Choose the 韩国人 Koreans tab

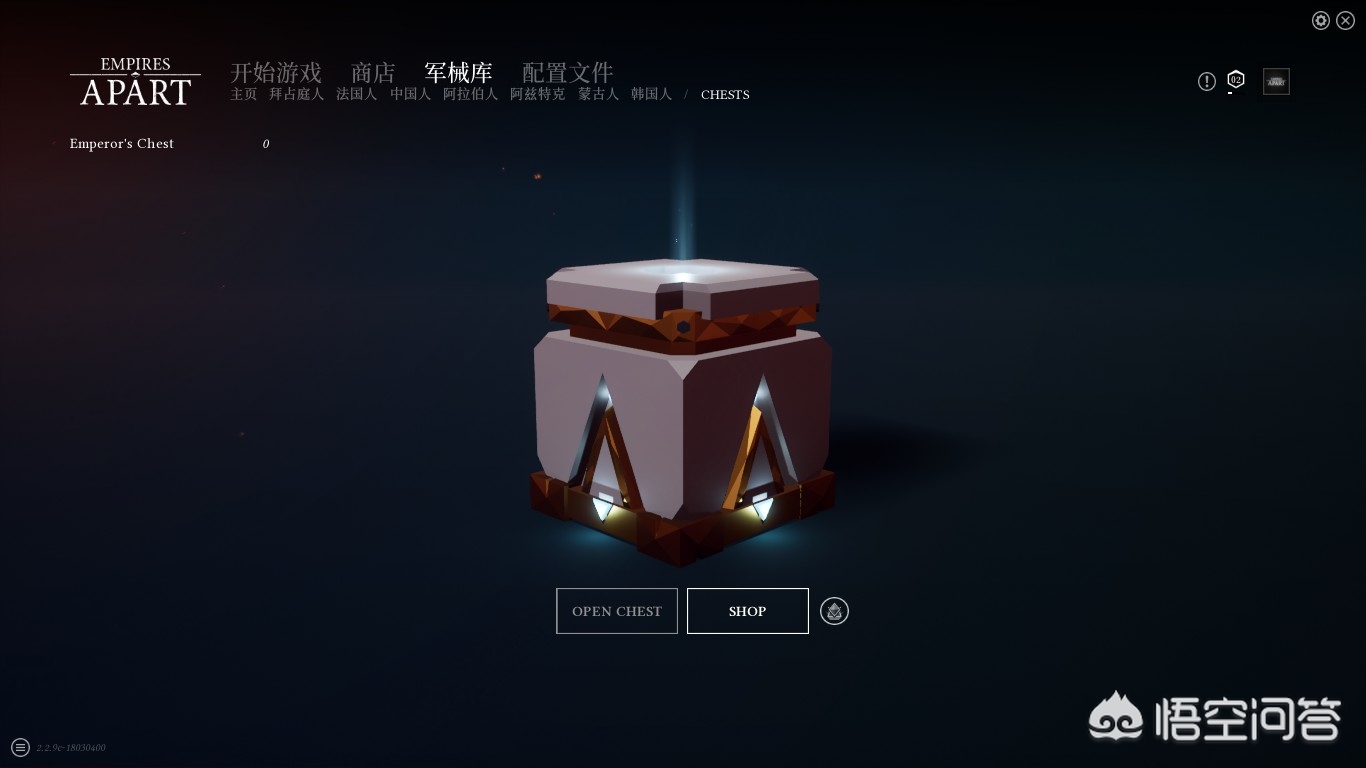(651, 94)
